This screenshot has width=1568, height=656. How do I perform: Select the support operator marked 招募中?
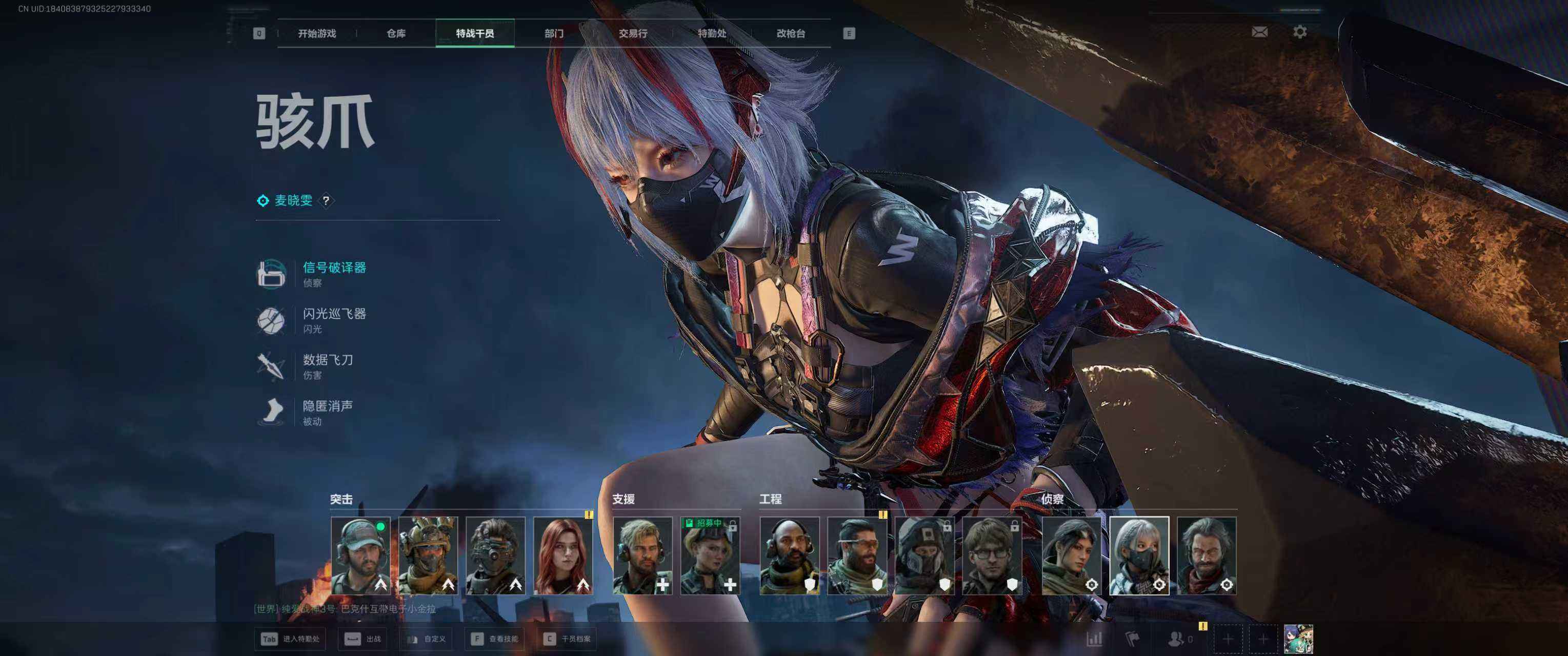(x=710, y=555)
